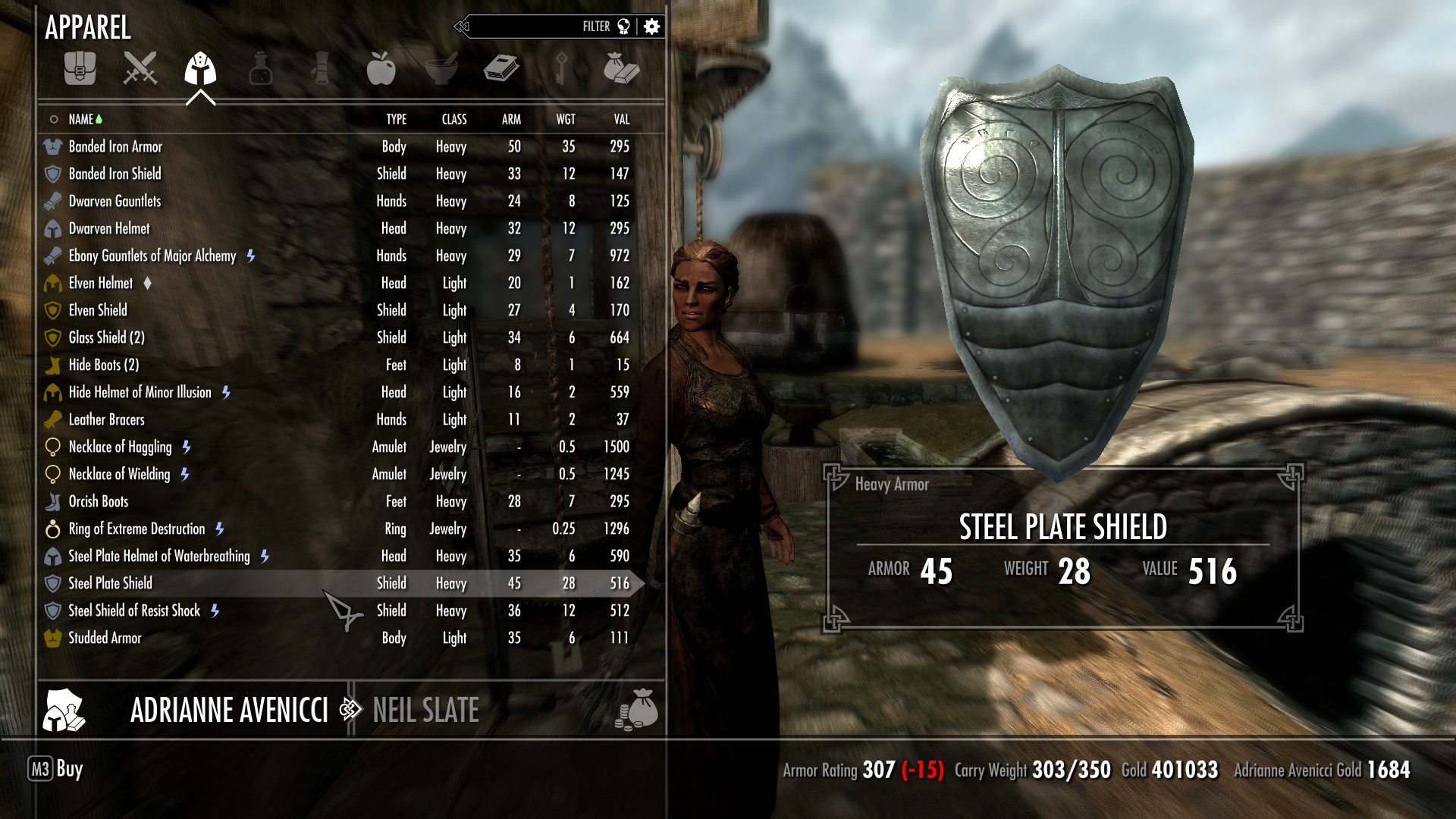Select the Banded Iron Armor row

(x=115, y=146)
